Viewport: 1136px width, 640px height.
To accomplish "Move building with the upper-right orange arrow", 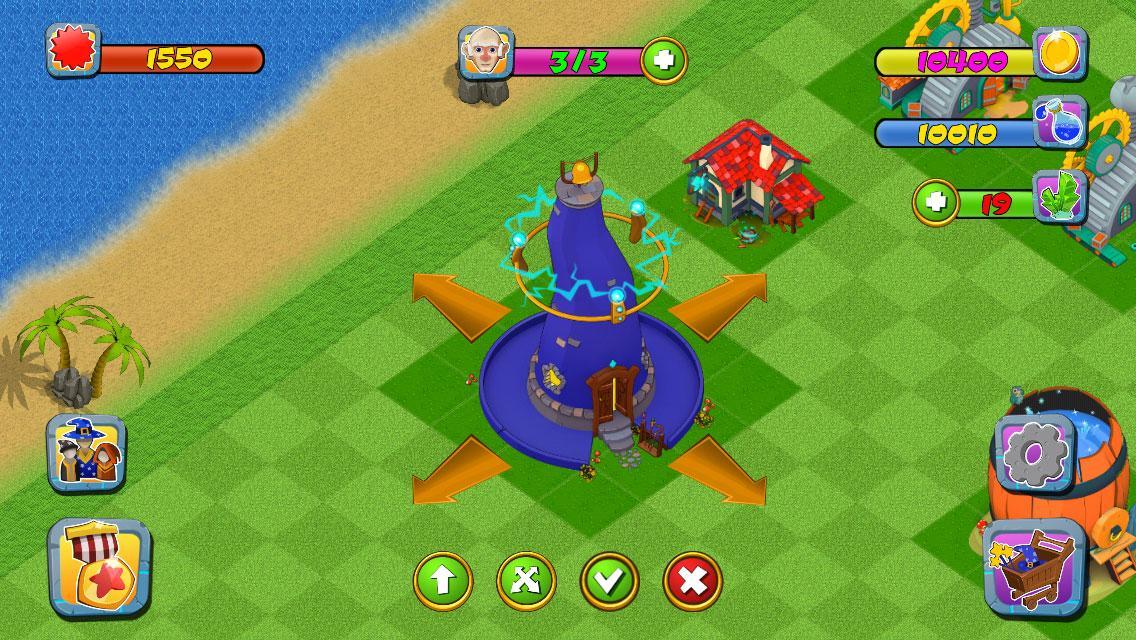I will (x=719, y=301).
